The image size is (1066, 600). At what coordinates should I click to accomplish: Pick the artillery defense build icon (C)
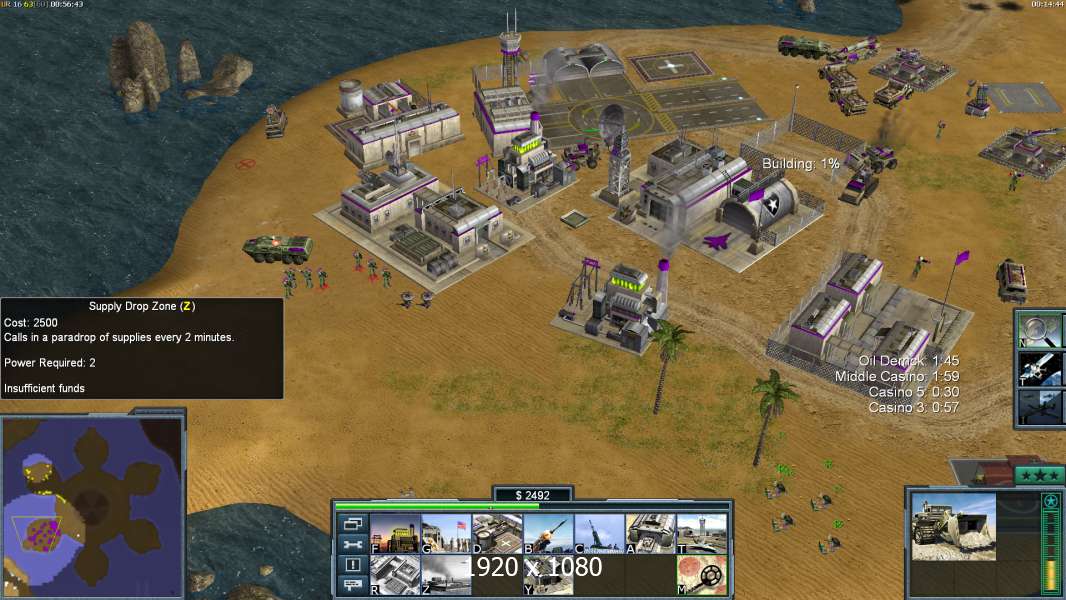point(599,533)
